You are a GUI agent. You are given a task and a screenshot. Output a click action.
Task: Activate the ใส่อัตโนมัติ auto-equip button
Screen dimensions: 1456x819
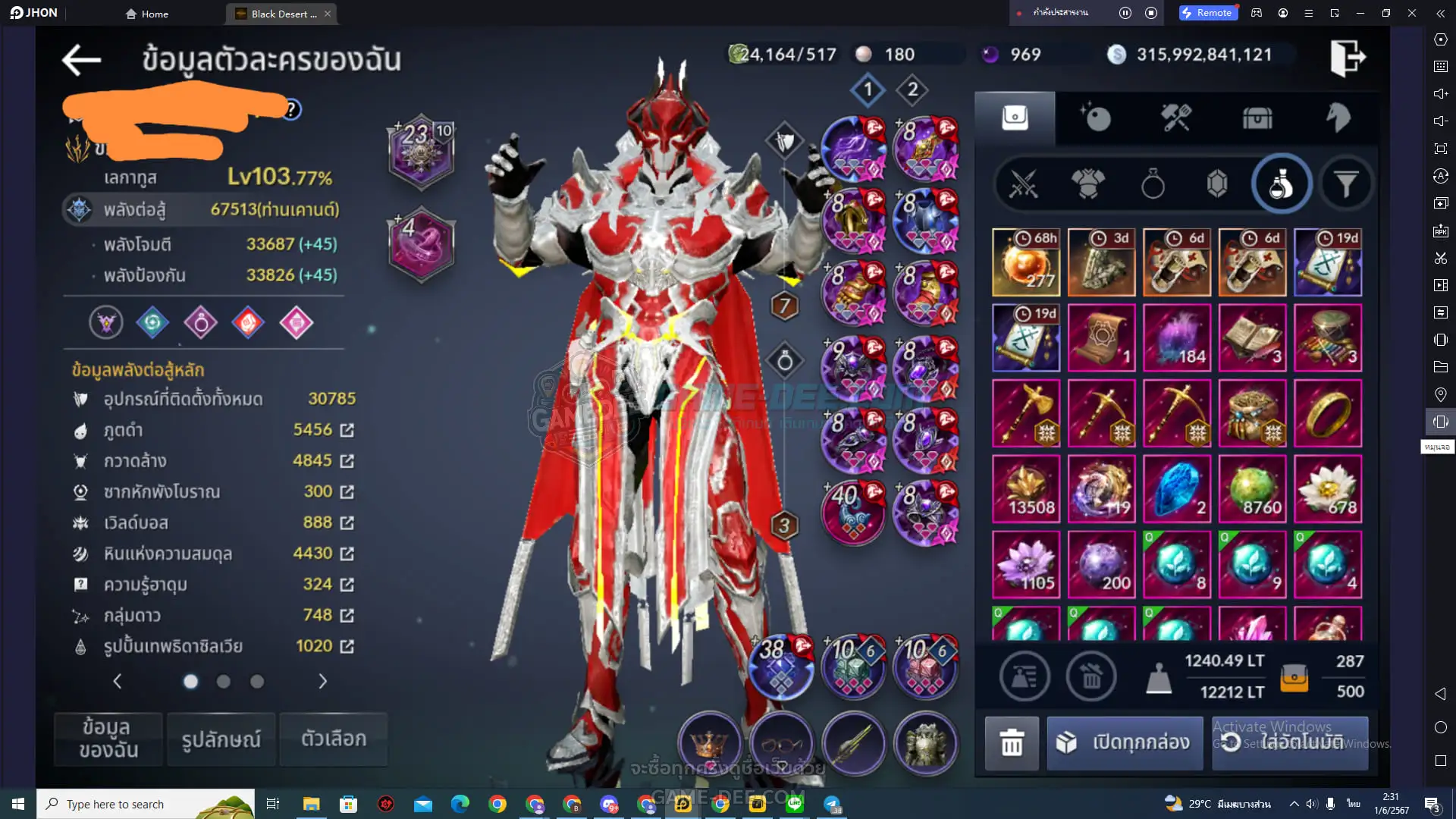(1290, 742)
